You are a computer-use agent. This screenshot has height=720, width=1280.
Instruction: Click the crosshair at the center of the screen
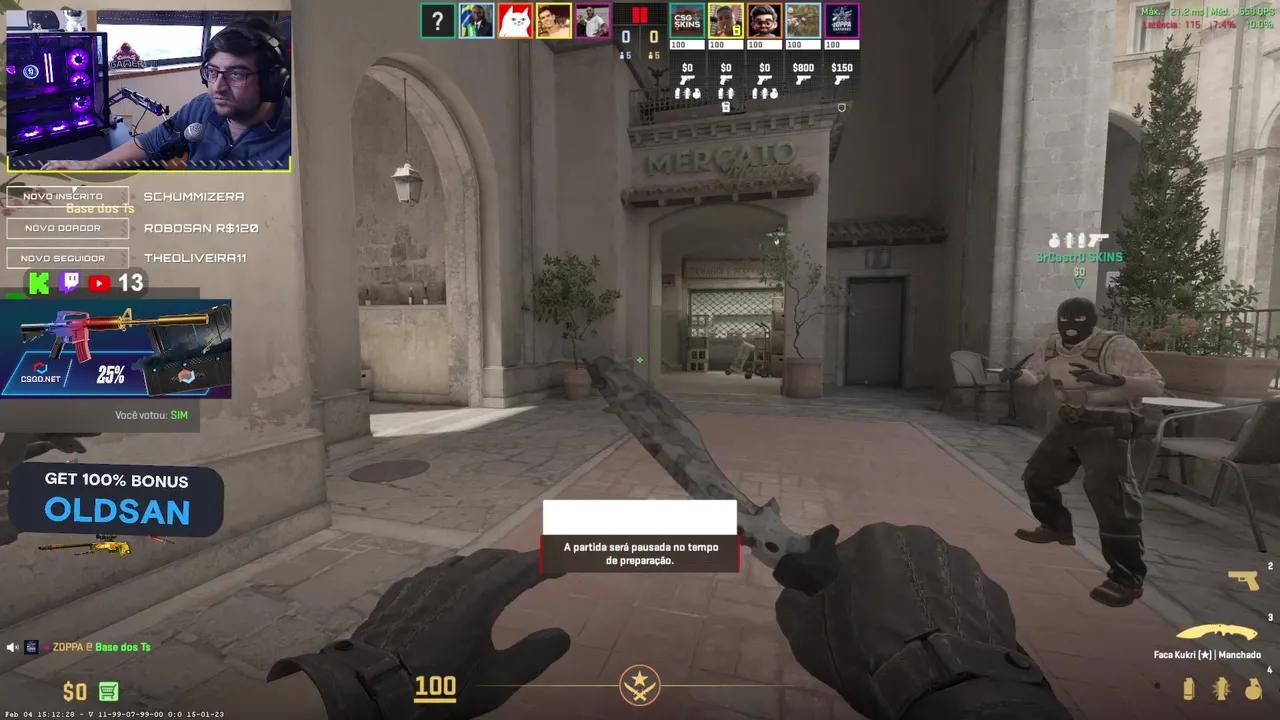point(640,360)
